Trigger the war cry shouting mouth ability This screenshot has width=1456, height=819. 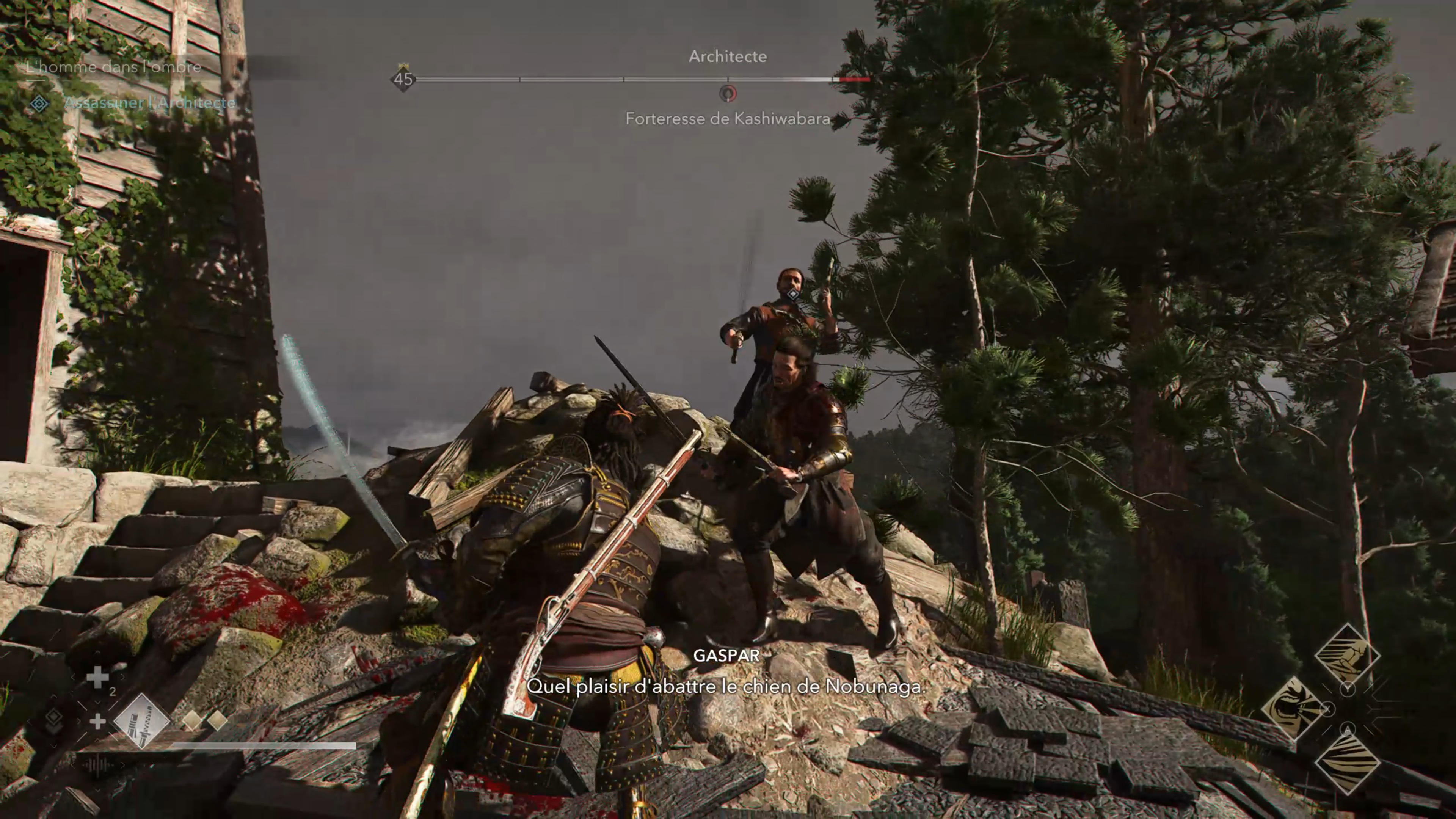pyautogui.click(x=1293, y=708)
